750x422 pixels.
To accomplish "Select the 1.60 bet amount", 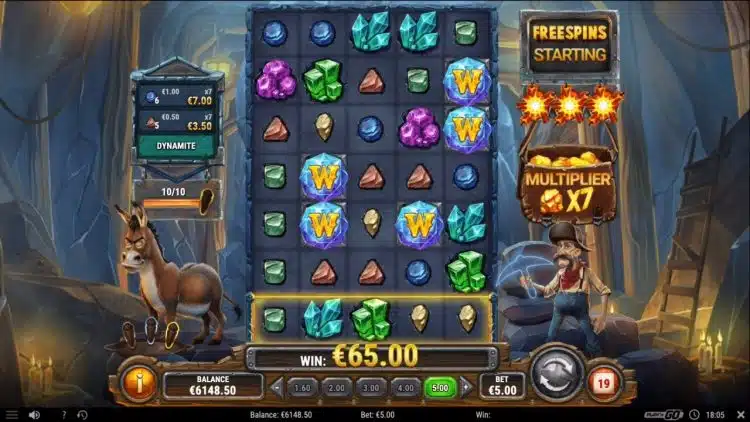I will pyautogui.click(x=303, y=386).
